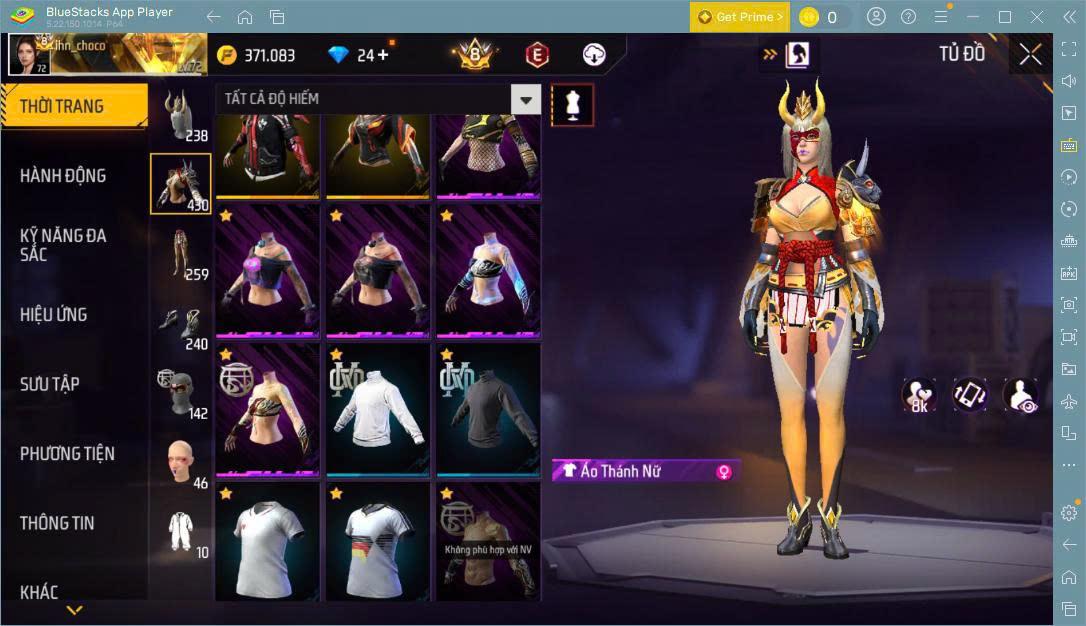
Task: Close the Tủ Đồ wardrobe screen
Action: click(1030, 55)
